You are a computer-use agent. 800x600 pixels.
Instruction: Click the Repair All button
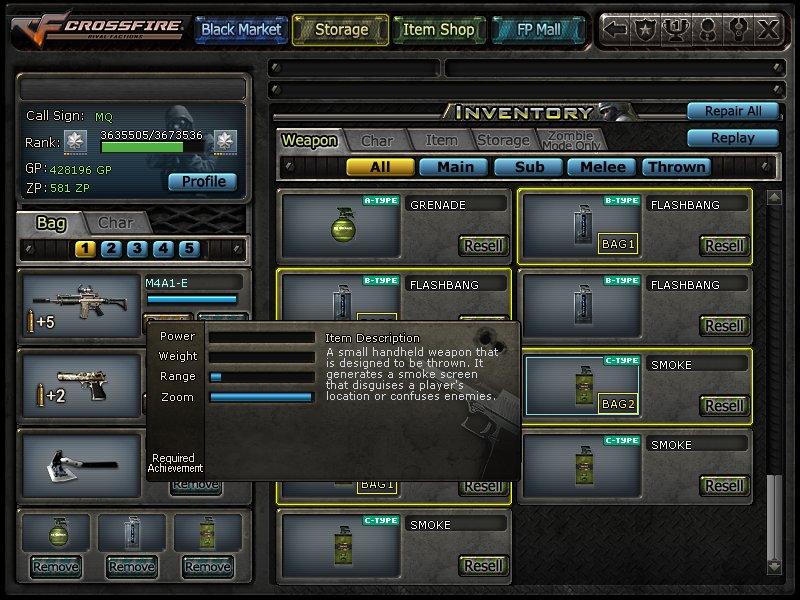click(732, 111)
